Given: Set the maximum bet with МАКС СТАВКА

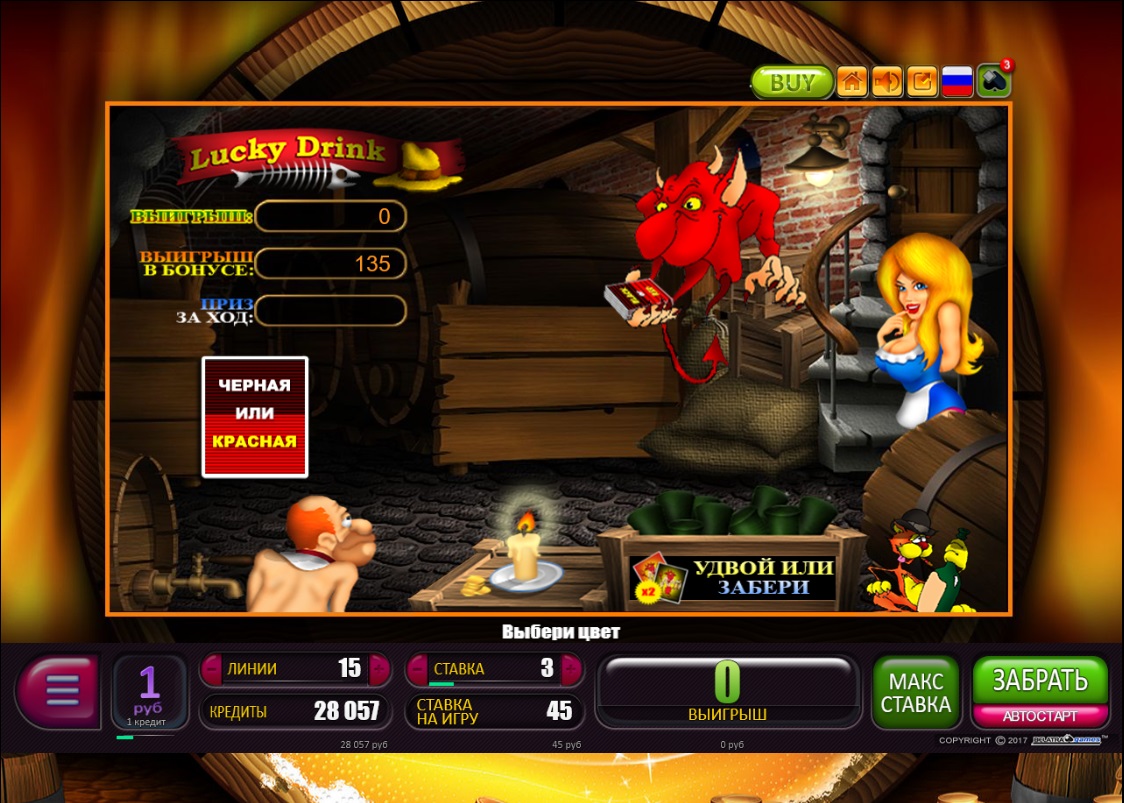Looking at the screenshot, I should coord(916,692).
